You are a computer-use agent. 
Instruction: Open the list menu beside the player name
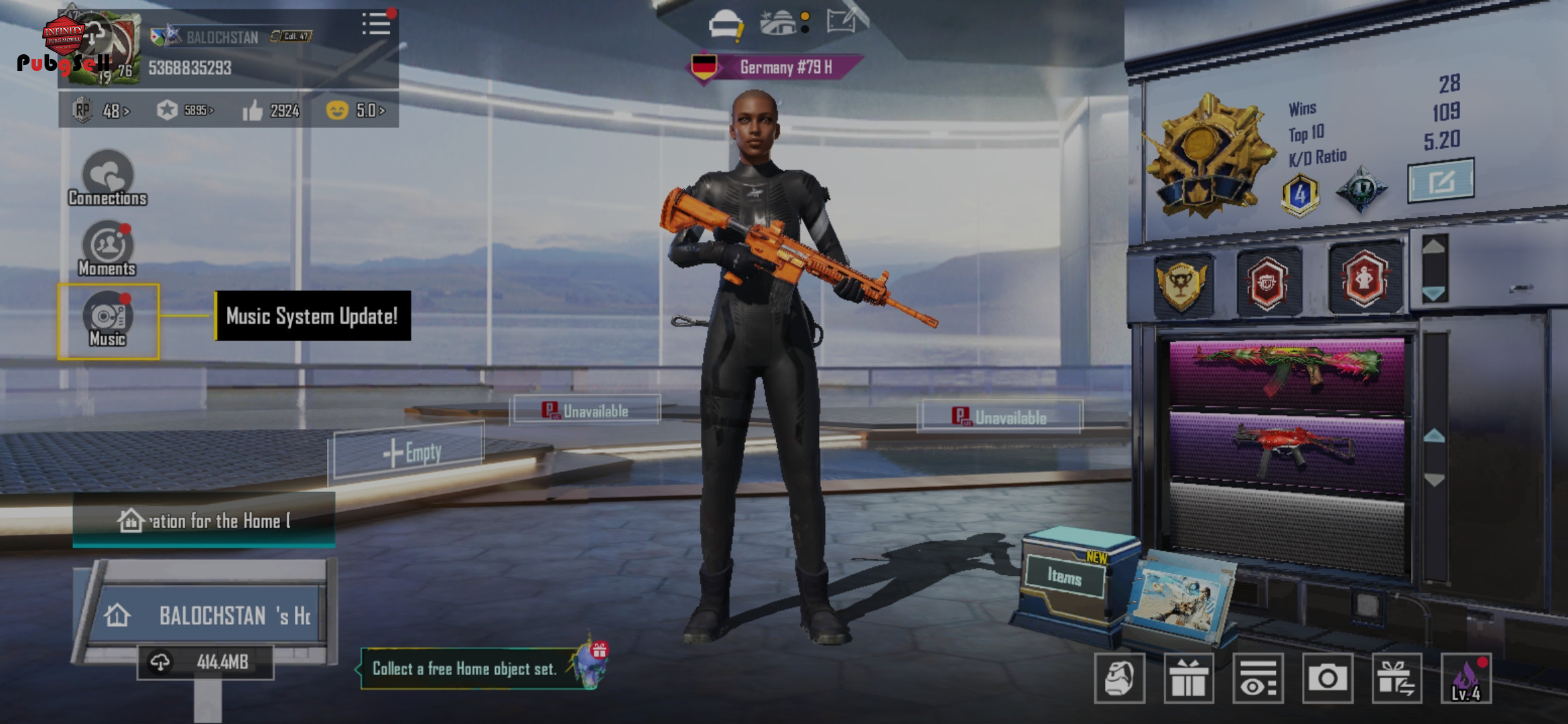(x=376, y=24)
